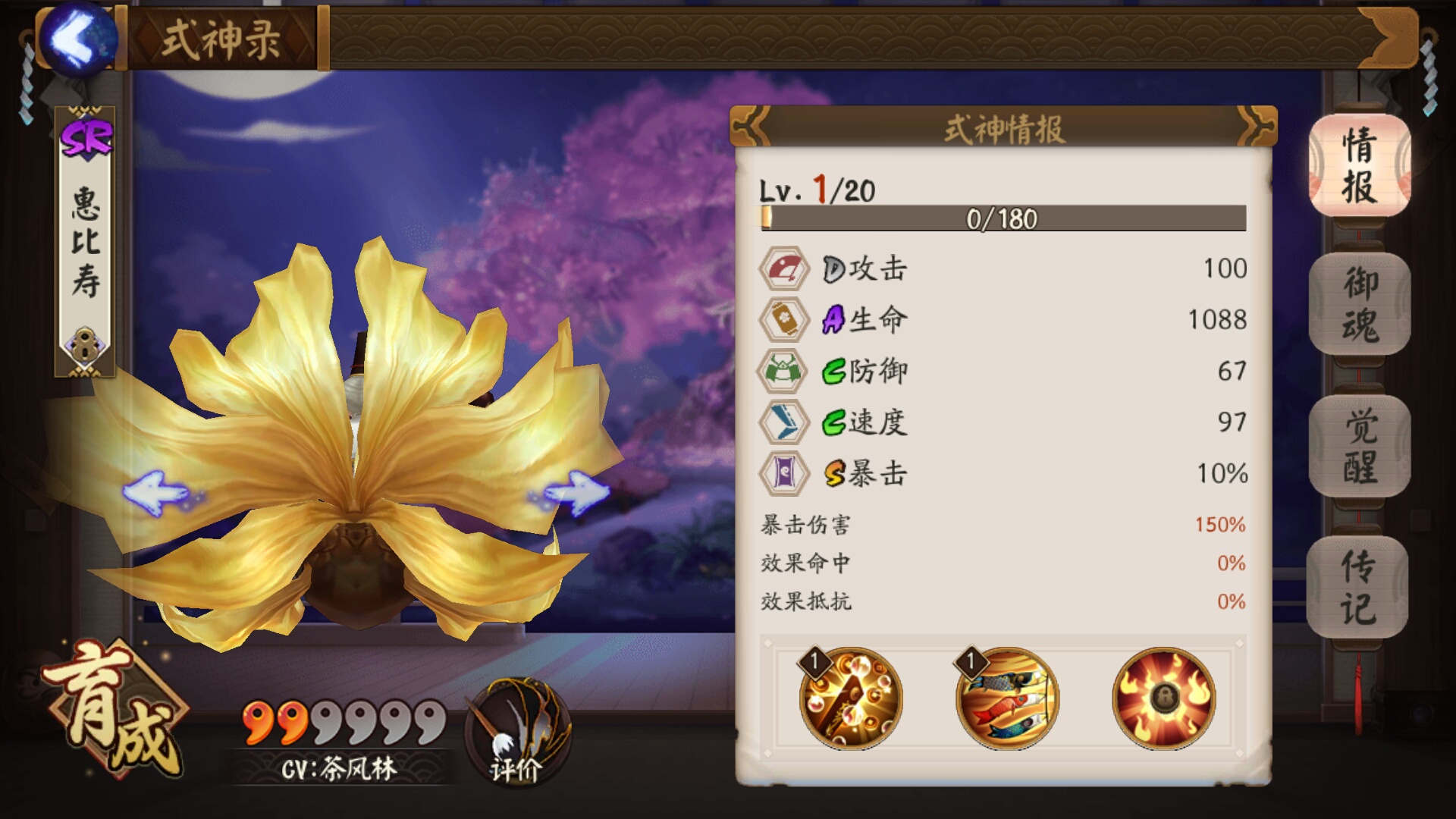View previous shikigami with left arrow
This screenshot has height=819, width=1456.
[158, 493]
